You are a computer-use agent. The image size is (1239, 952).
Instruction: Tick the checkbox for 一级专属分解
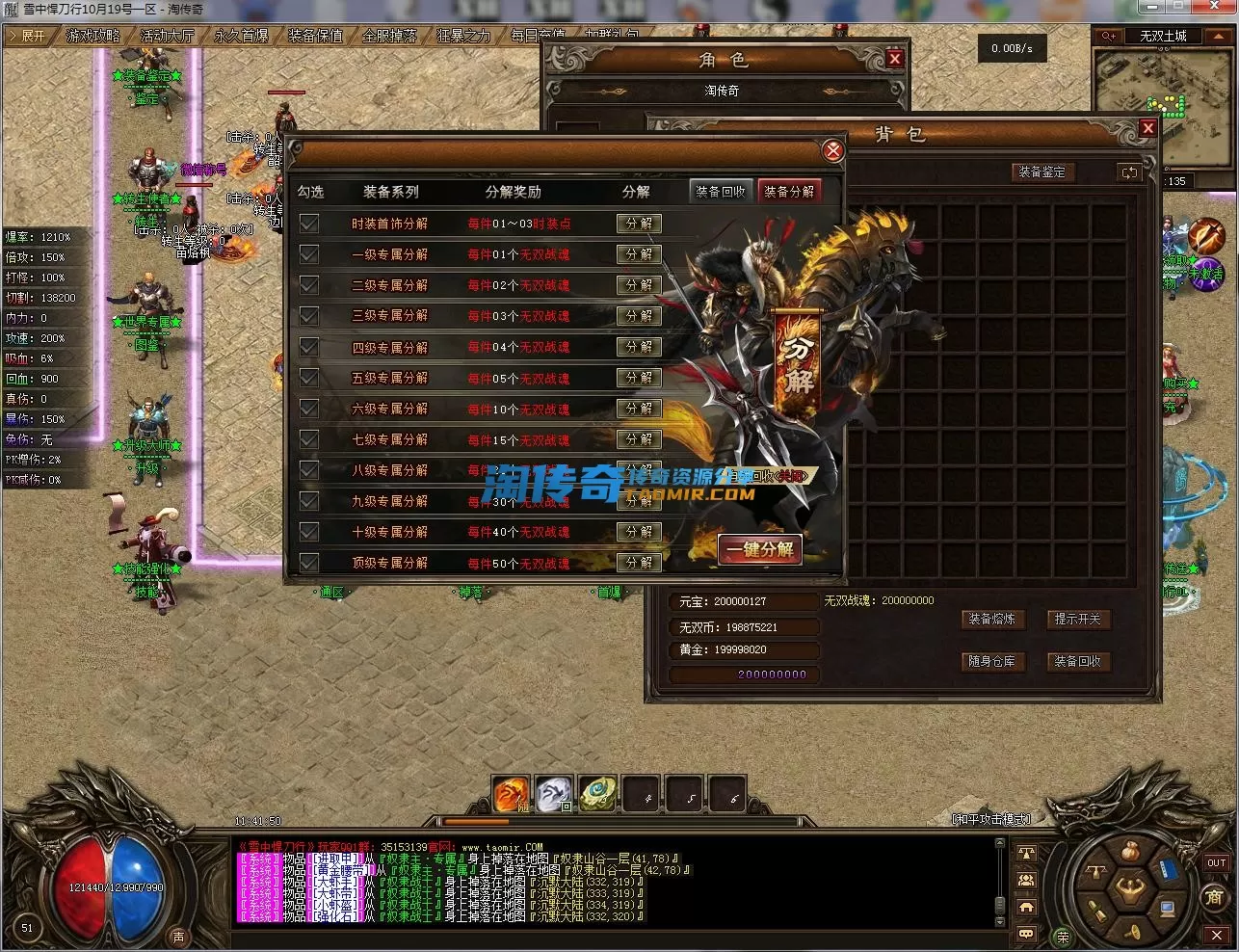click(309, 254)
